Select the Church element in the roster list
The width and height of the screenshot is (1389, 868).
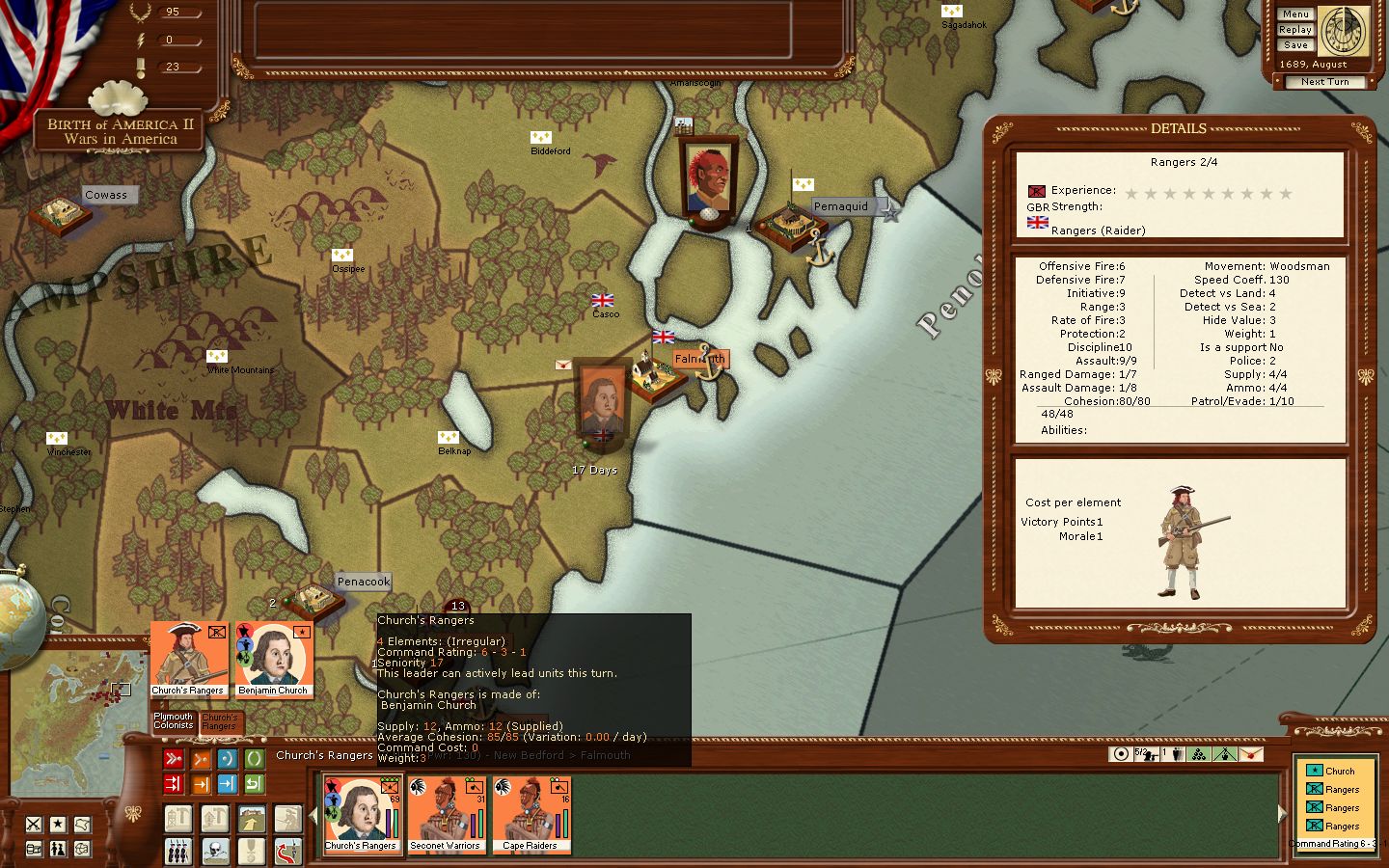pyautogui.click(x=1339, y=771)
